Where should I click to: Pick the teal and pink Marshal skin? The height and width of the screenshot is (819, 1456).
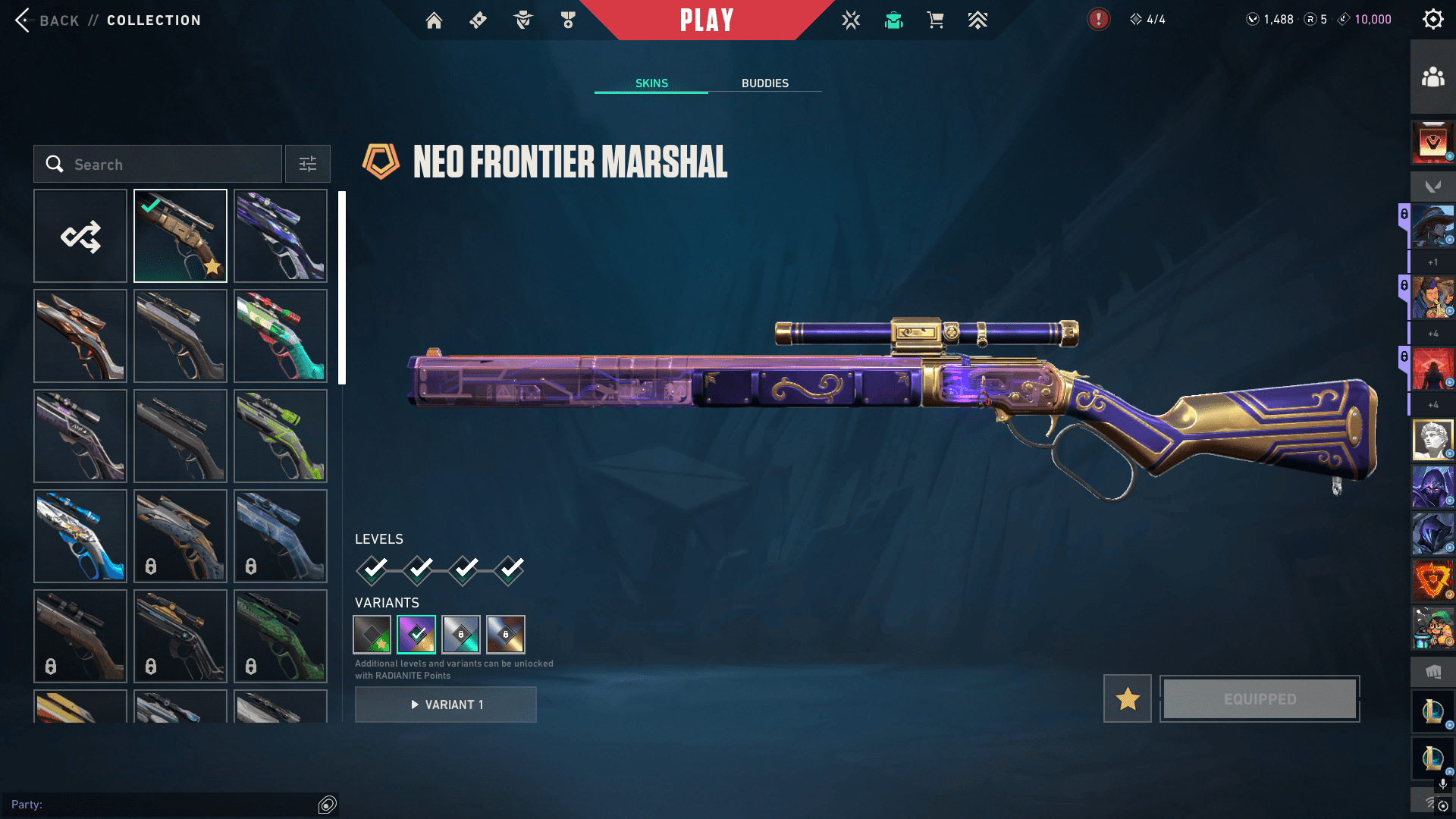pos(281,336)
